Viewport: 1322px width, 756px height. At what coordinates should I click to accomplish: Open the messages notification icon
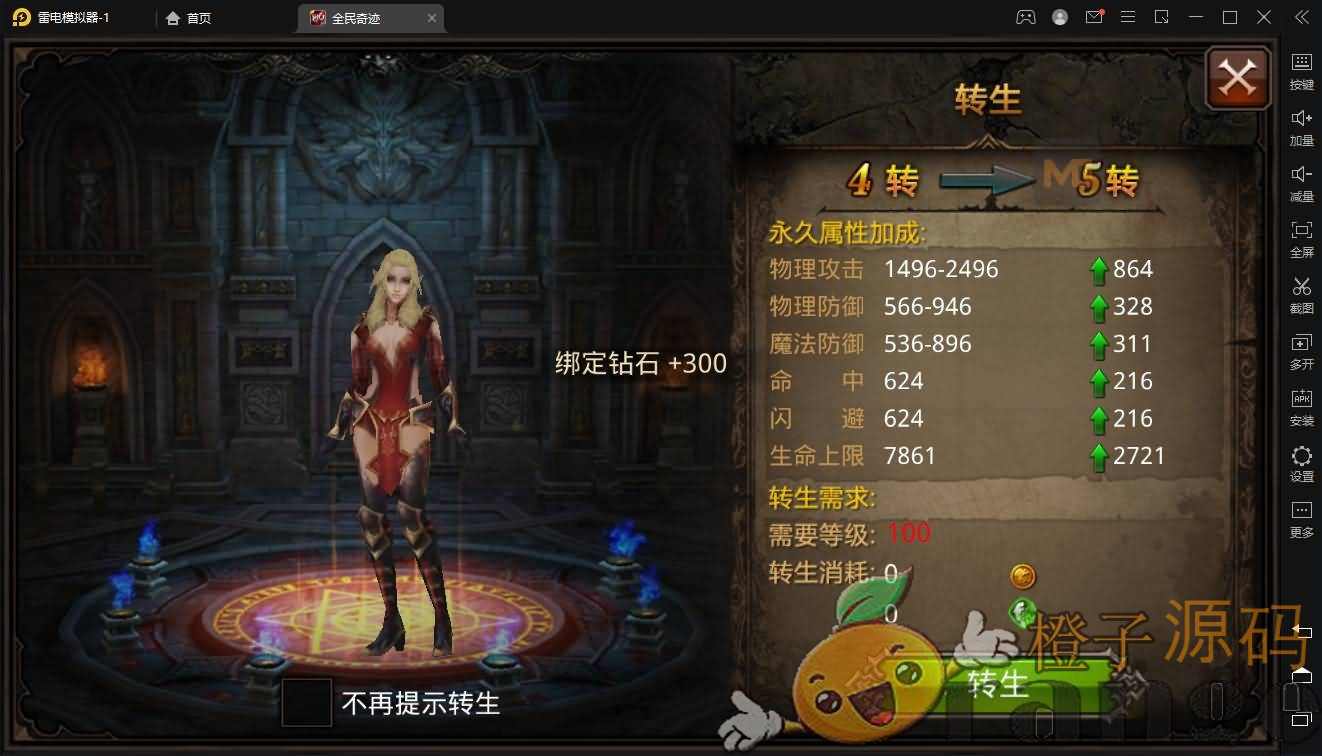pyautogui.click(x=1094, y=17)
